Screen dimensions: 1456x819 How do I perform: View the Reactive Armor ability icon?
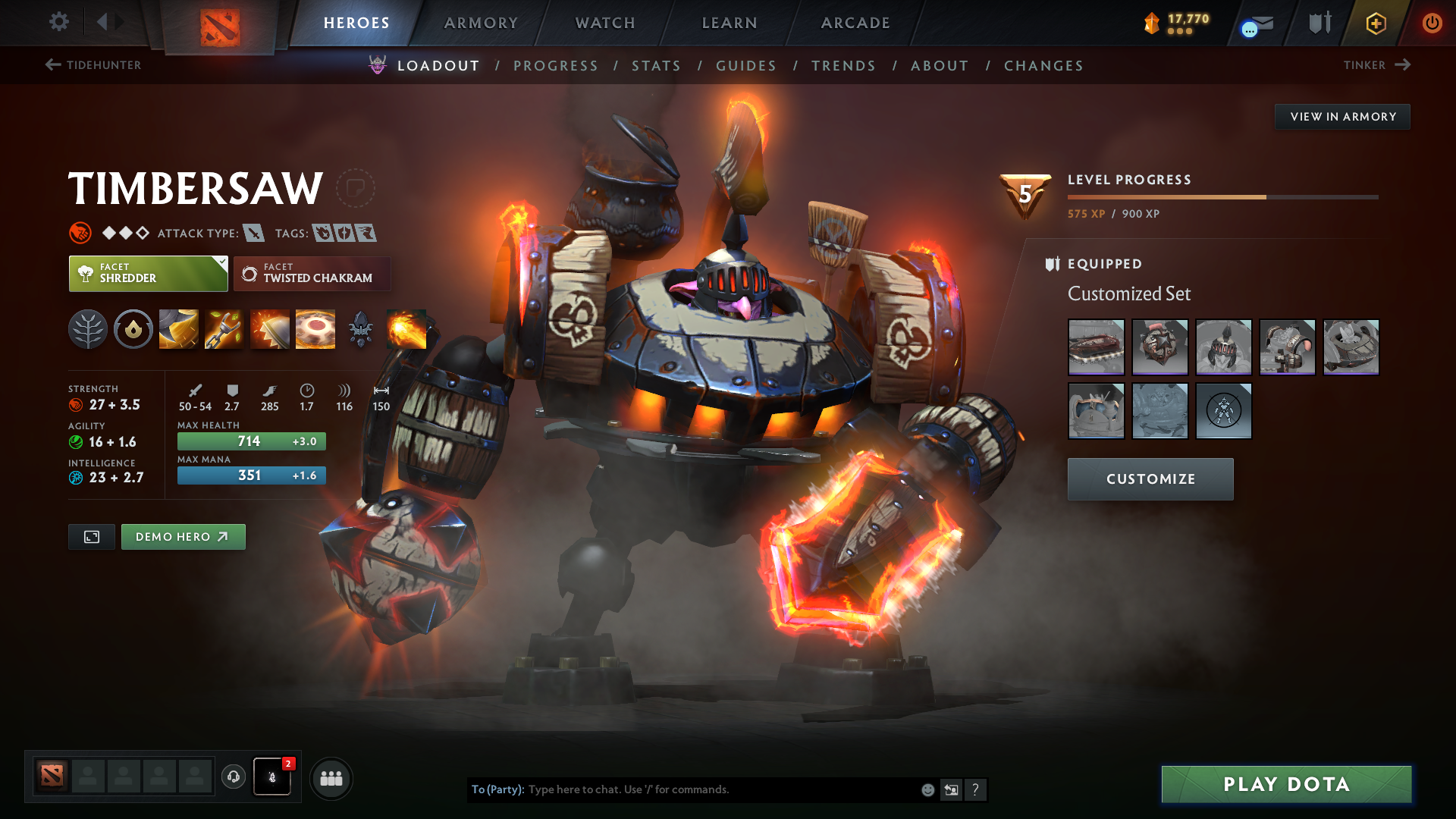(269, 328)
